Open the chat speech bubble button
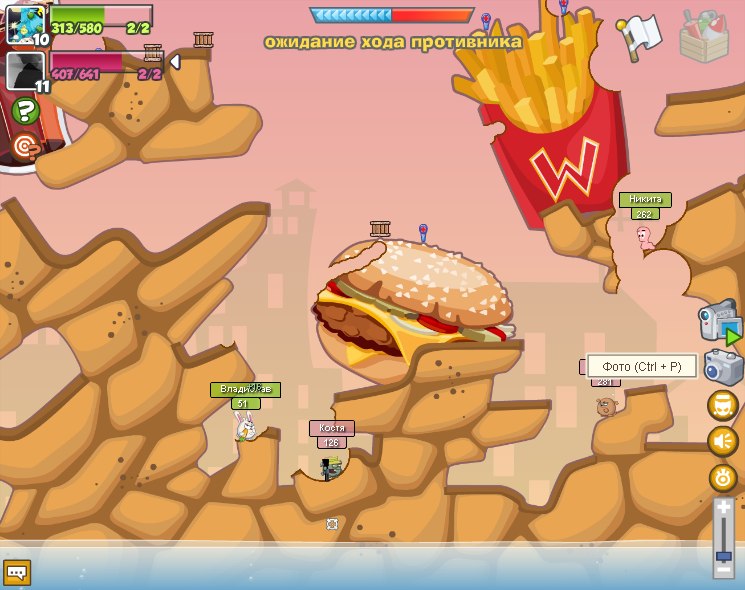Viewport: 745px width, 590px height. tap(18, 573)
